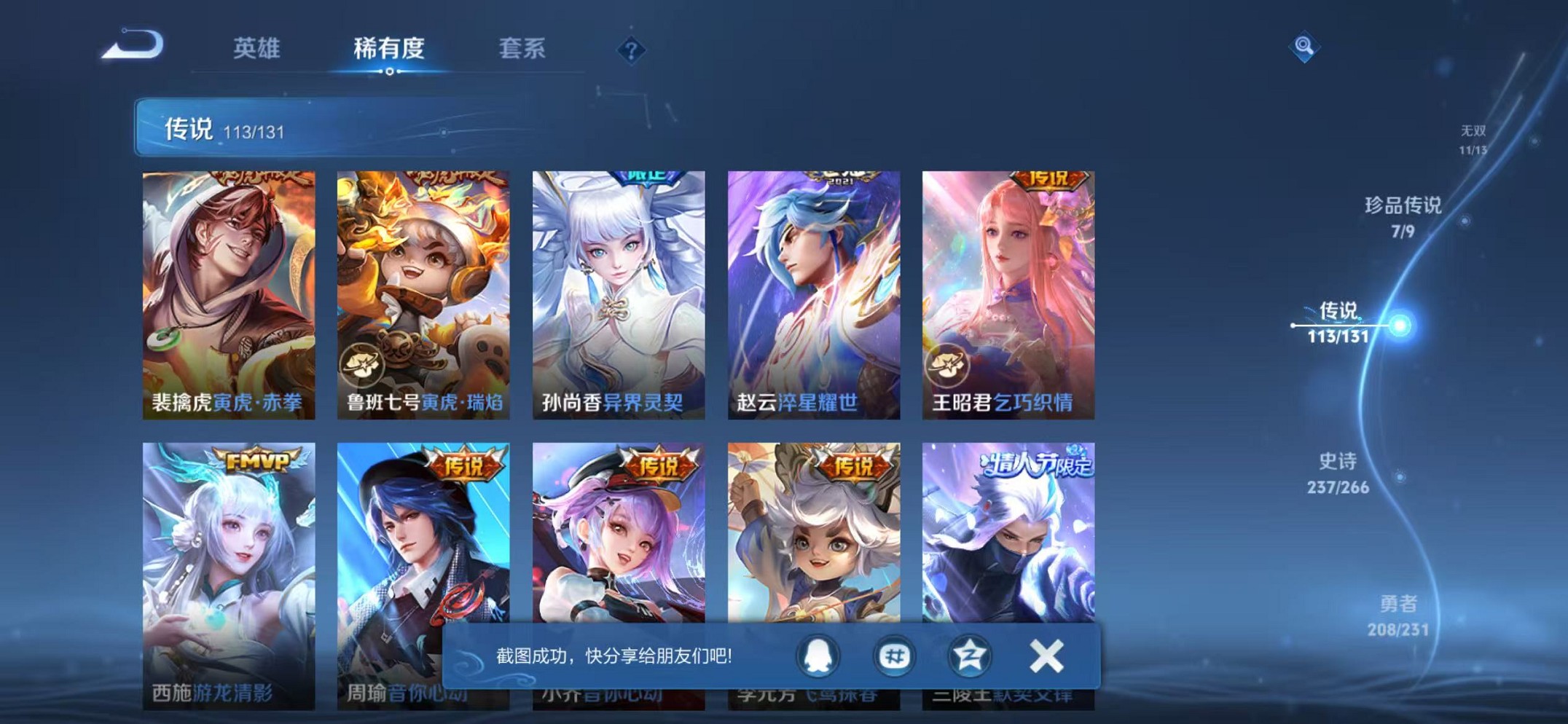The image size is (1568, 724).
Task: Click the question mark help icon
Action: (x=632, y=50)
